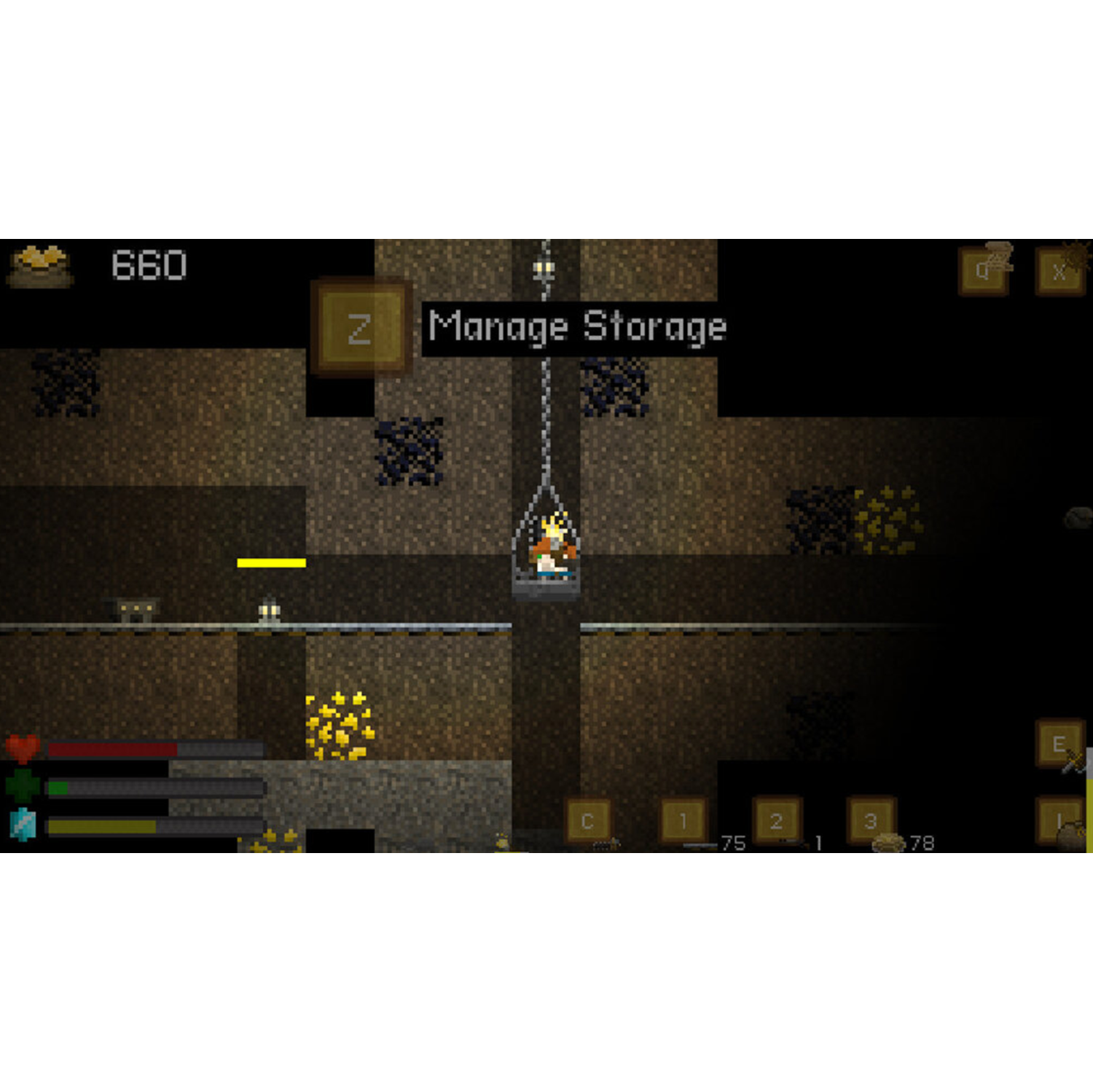Select hotbar slot 1 with the pickaxe

683,820
